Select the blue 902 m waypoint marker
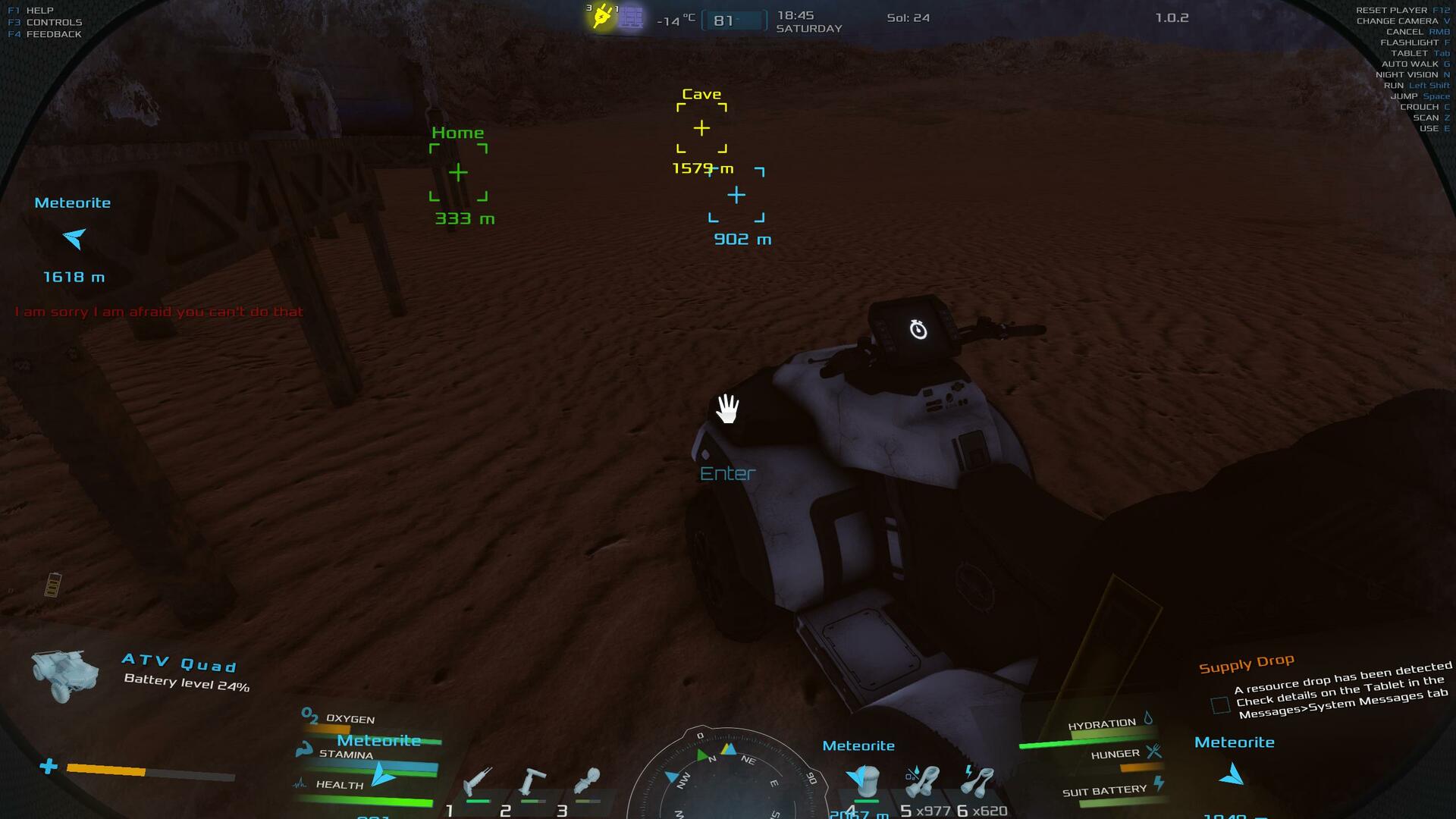The image size is (1456, 819). click(x=736, y=196)
